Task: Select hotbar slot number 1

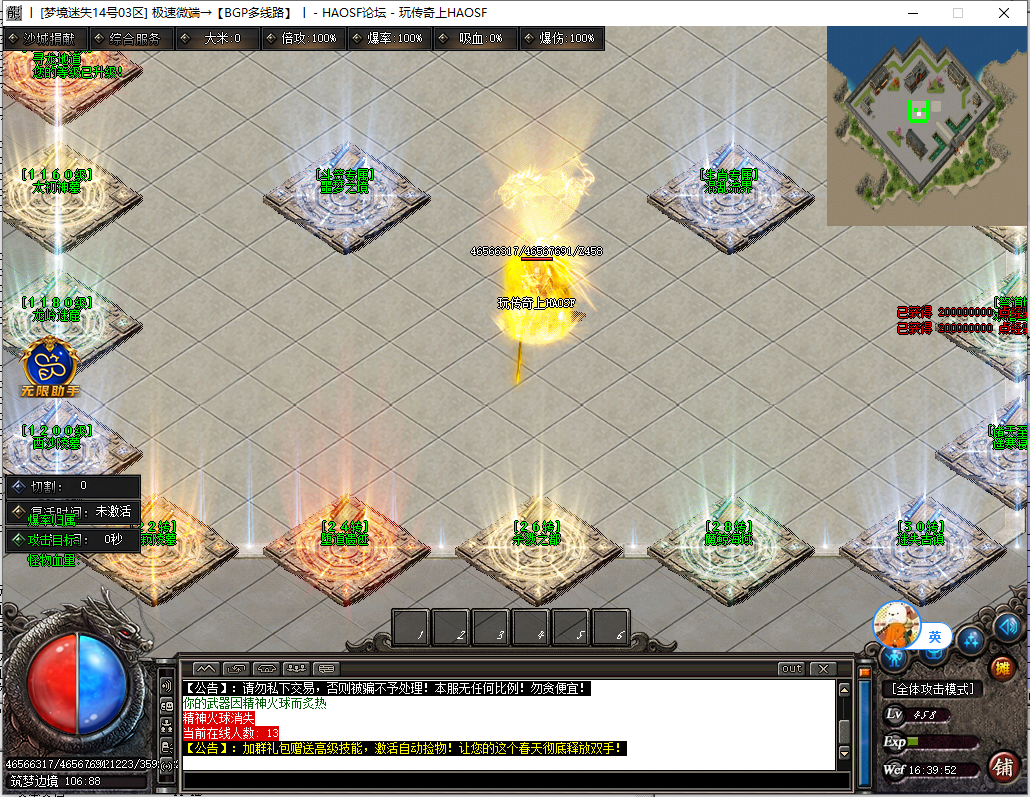Action: (412, 628)
